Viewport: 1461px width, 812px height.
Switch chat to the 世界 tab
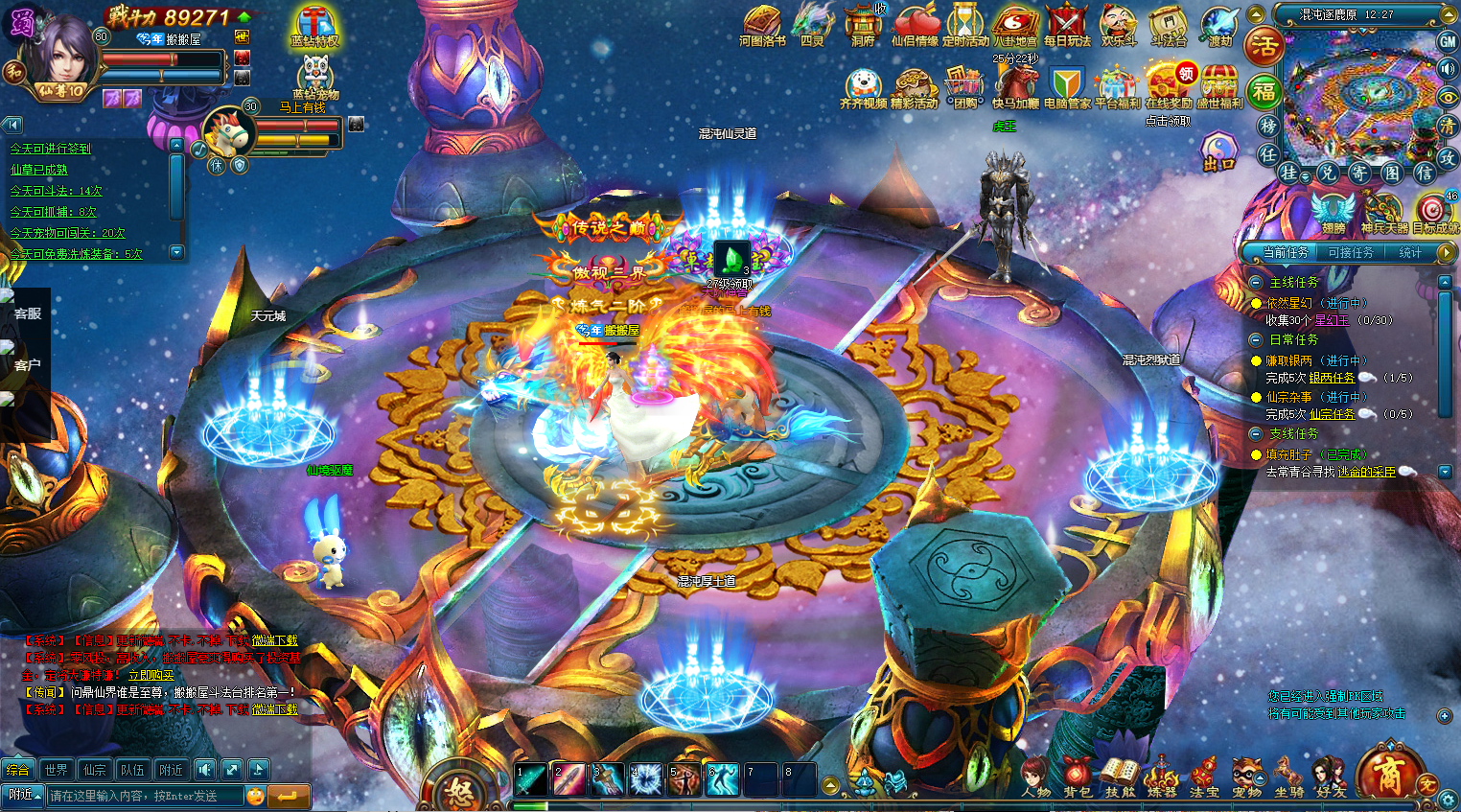click(x=56, y=769)
